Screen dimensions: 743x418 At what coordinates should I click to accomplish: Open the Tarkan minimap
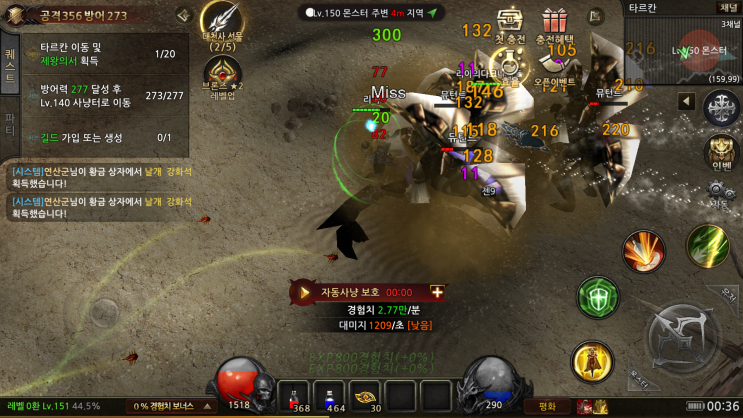[682, 48]
